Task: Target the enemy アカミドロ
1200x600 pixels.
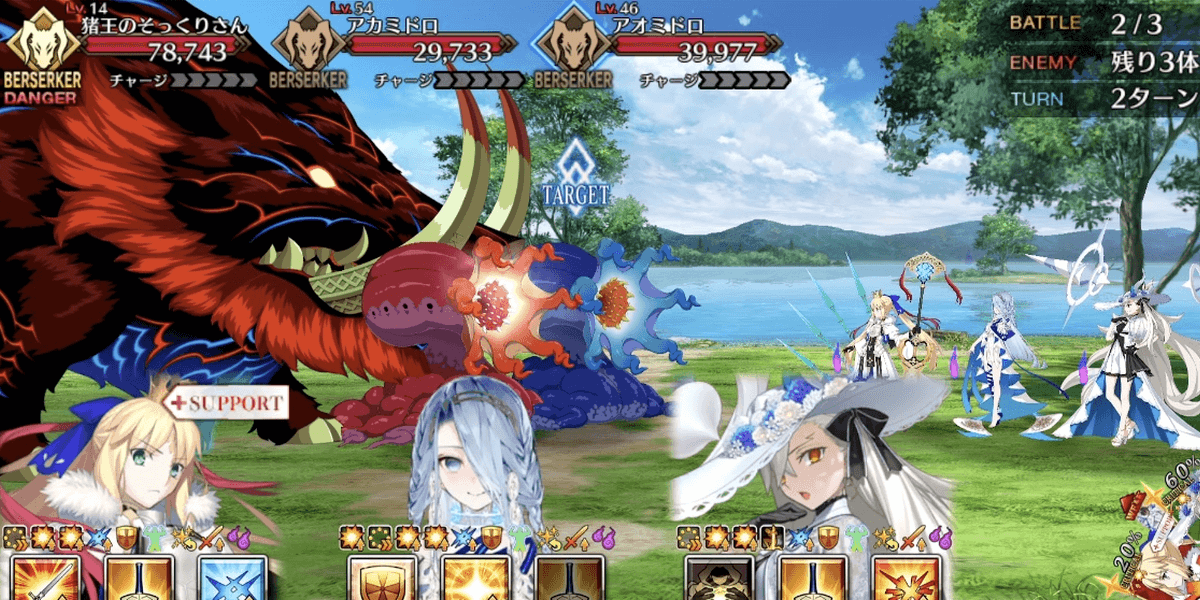Action: [430, 43]
